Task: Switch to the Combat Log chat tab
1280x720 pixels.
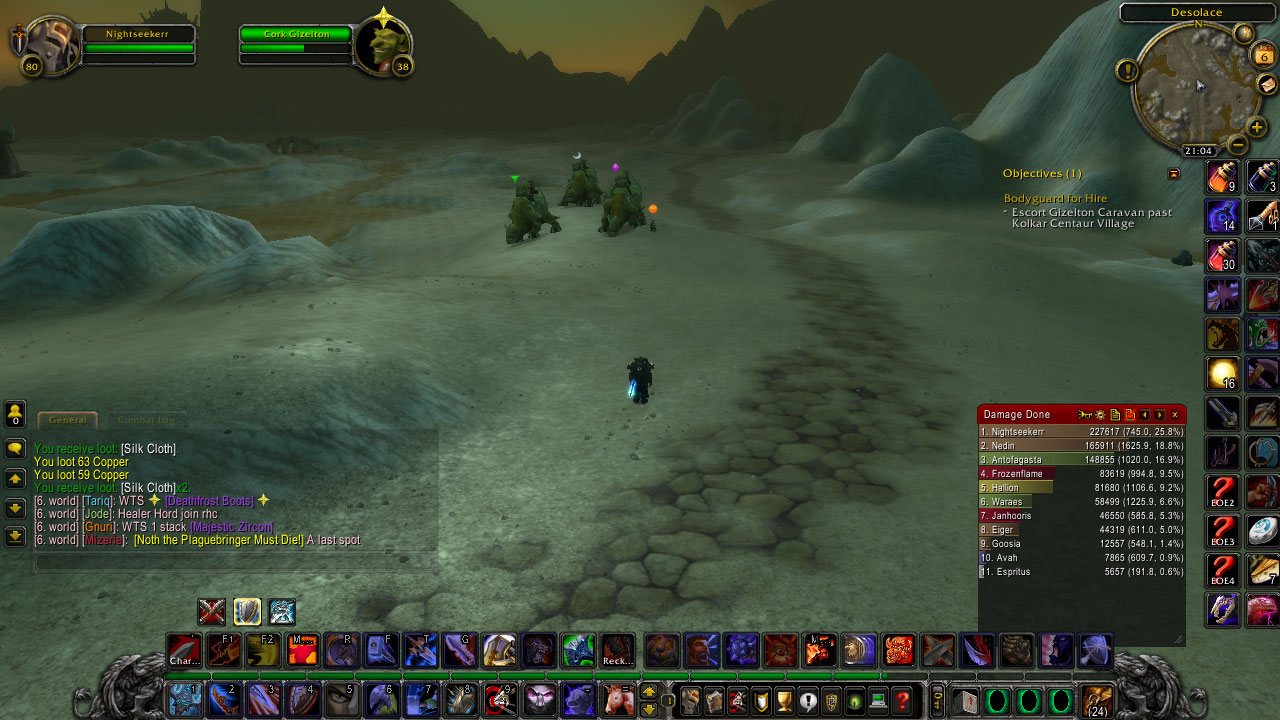Action: pyautogui.click(x=147, y=420)
